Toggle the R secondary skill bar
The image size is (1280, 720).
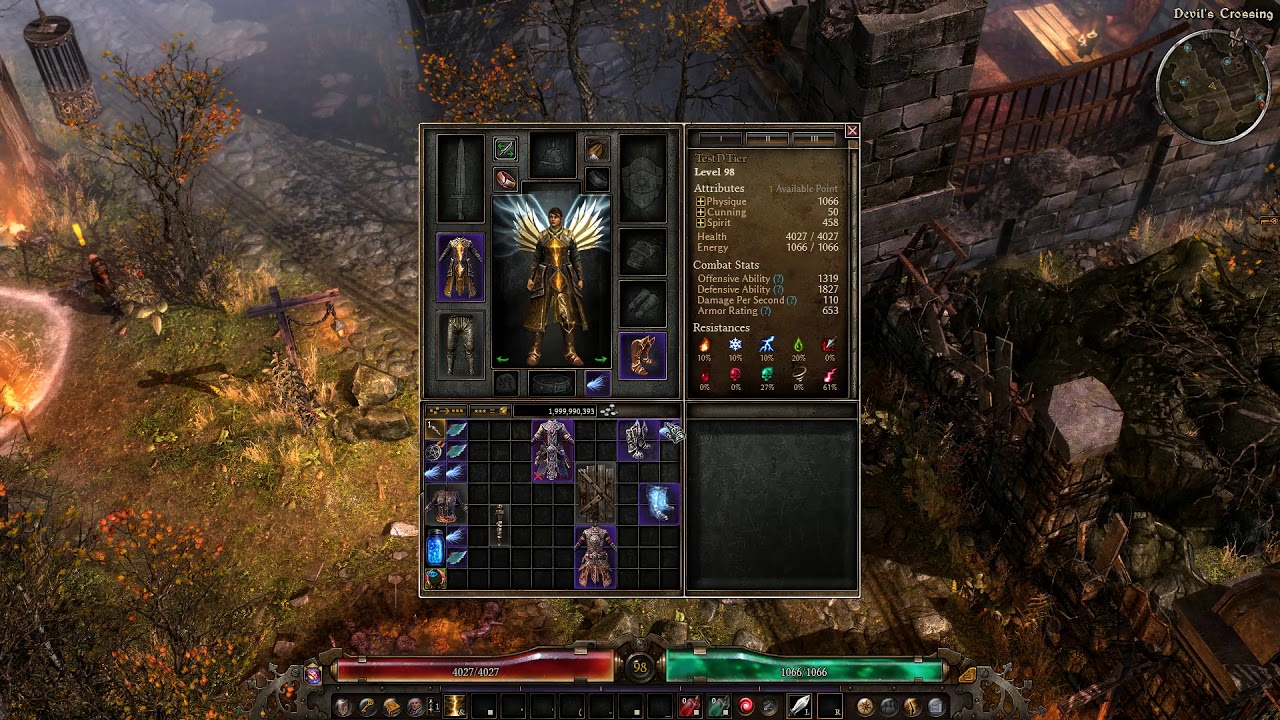pos(830,708)
